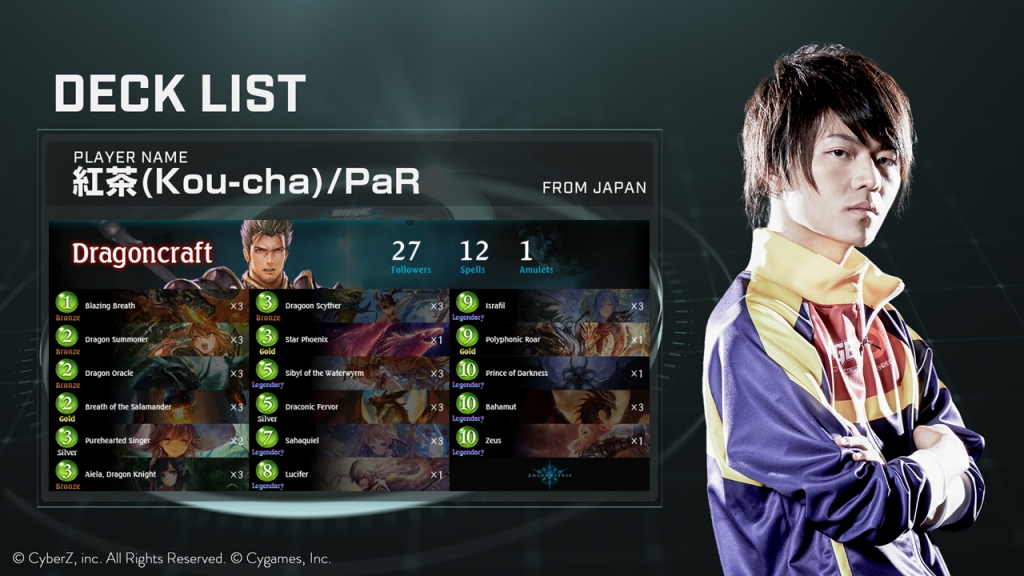
Task: Select Breath of the Salamander in the deck
Action: (x=150, y=407)
